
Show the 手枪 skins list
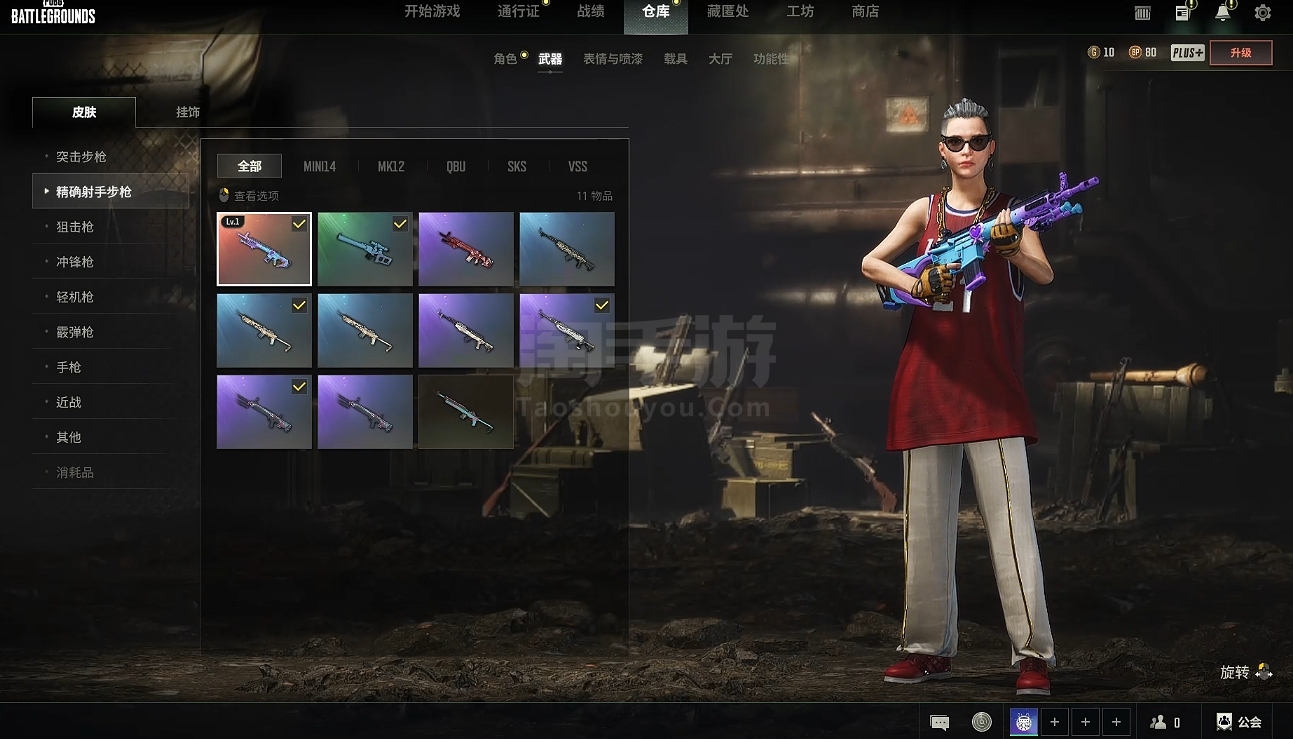pyautogui.click(x=69, y=367)
